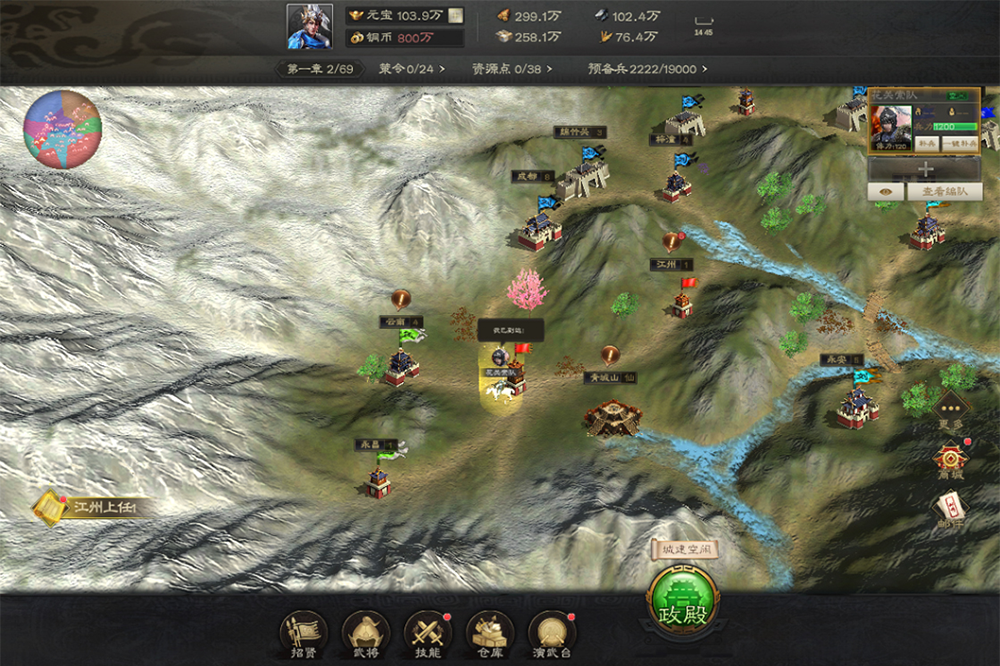
Task: Open the 技能 skills menu
Action: [428, 632]
